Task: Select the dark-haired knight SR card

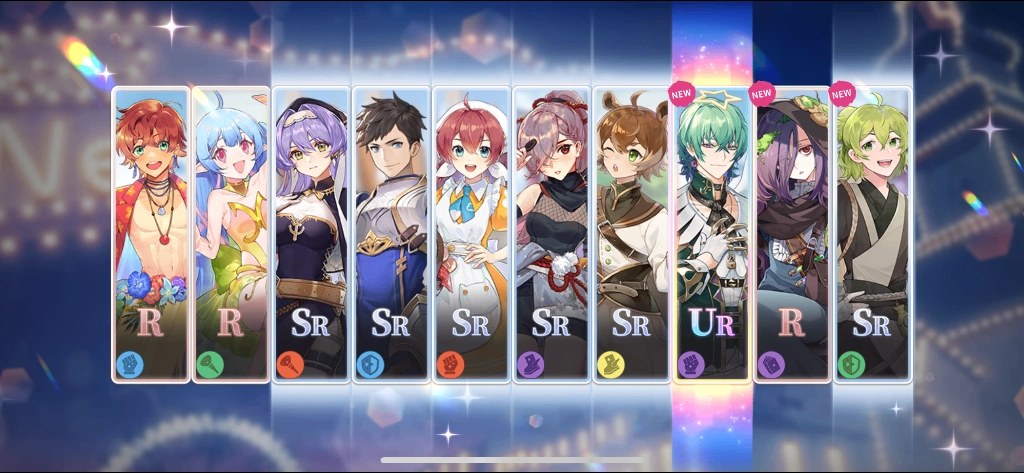Action: point(391,235)
